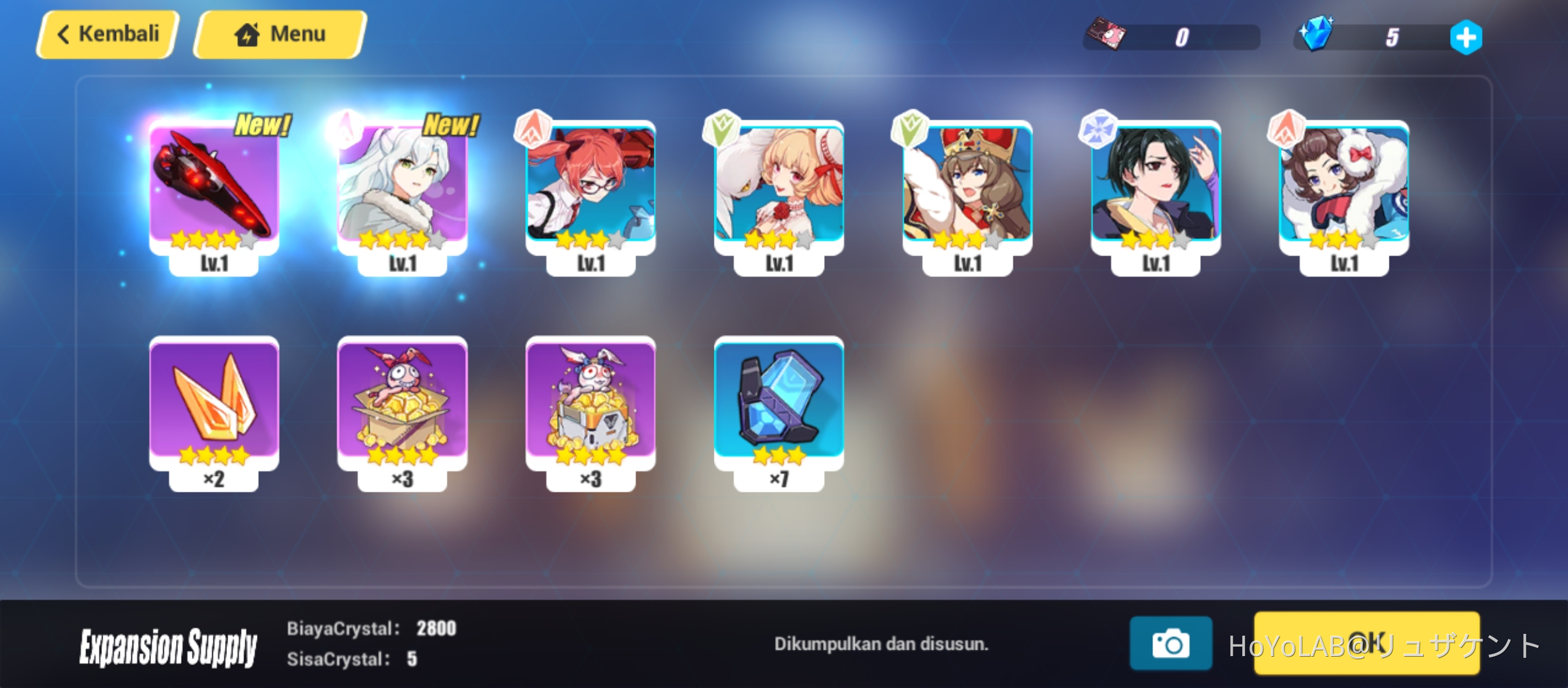Click the blue crystal currency icon

1318,36
